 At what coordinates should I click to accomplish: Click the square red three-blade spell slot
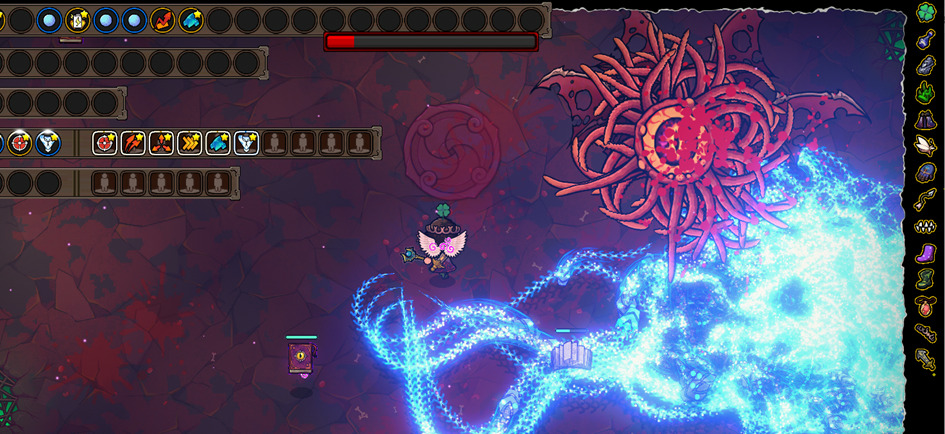pyautogui.click(x=161, y=143)
